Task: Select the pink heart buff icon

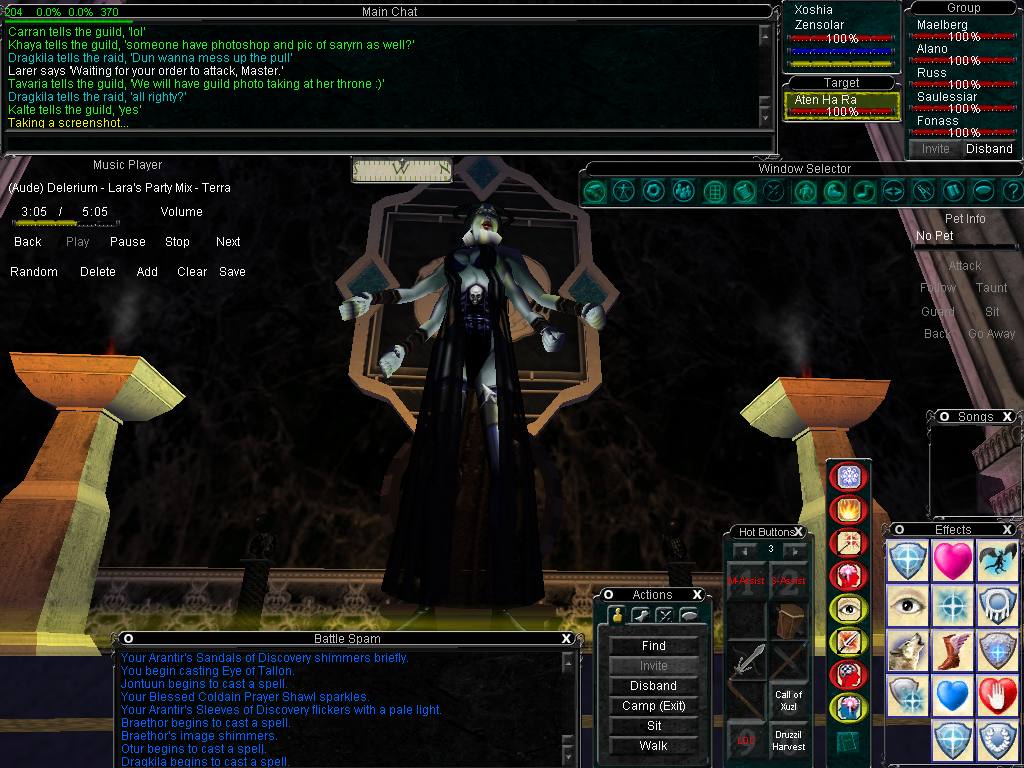Action: tap(952, 561)
